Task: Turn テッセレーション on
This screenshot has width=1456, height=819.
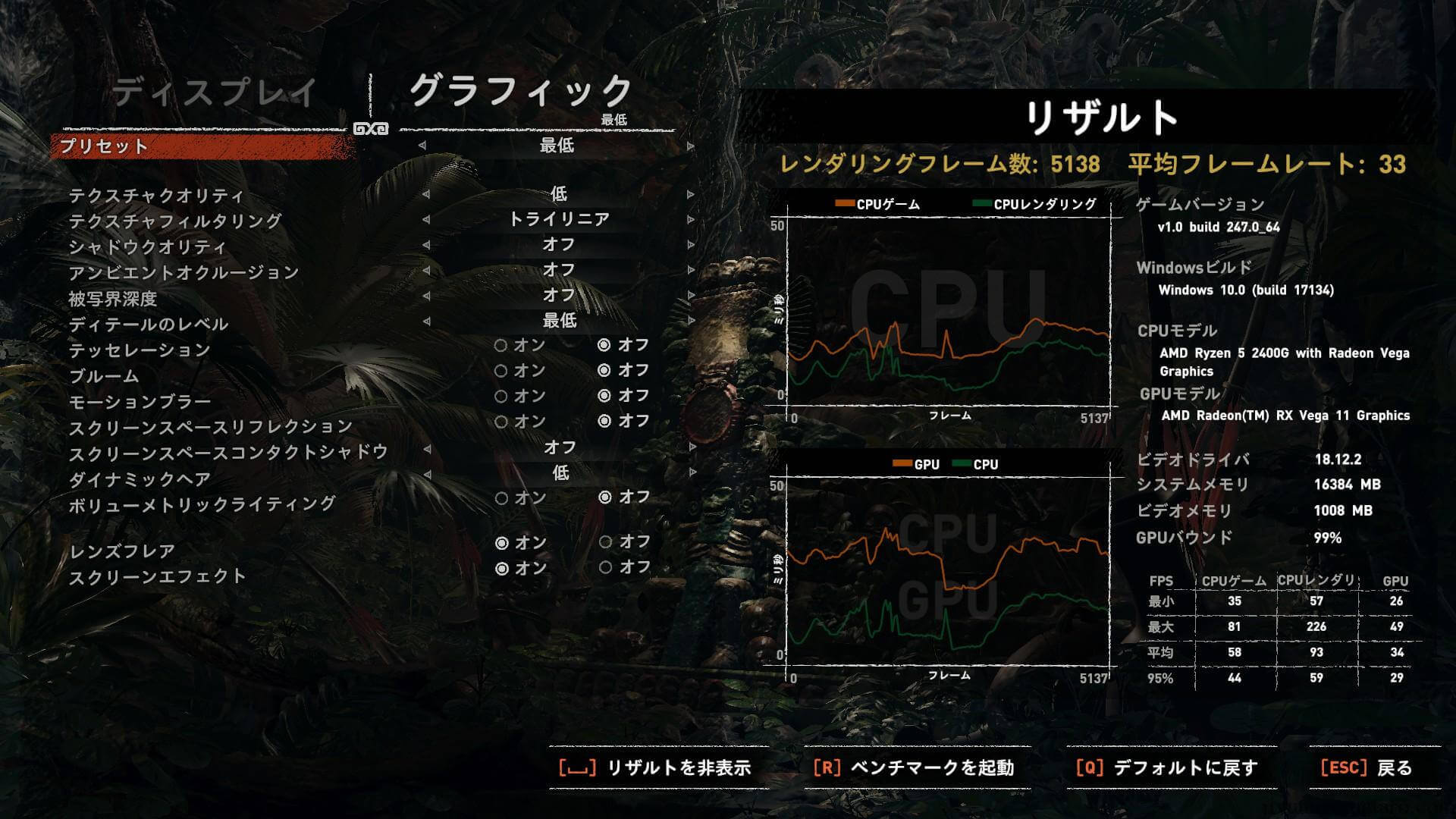Action: (500, 346)
